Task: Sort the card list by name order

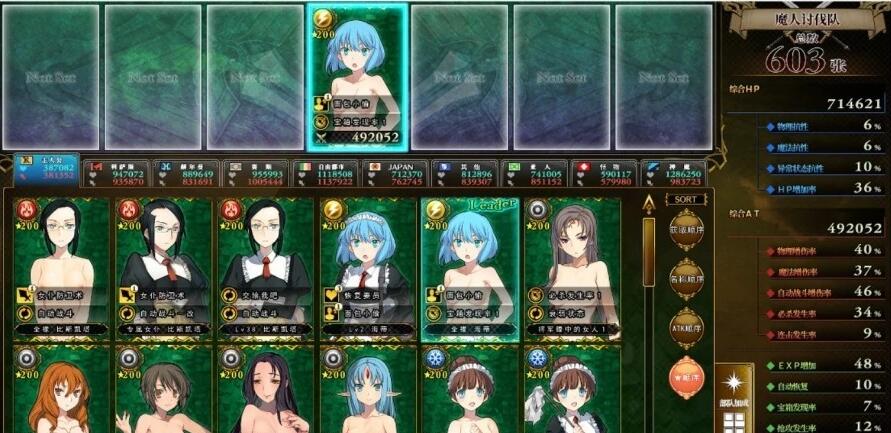Action: (683, 280)
